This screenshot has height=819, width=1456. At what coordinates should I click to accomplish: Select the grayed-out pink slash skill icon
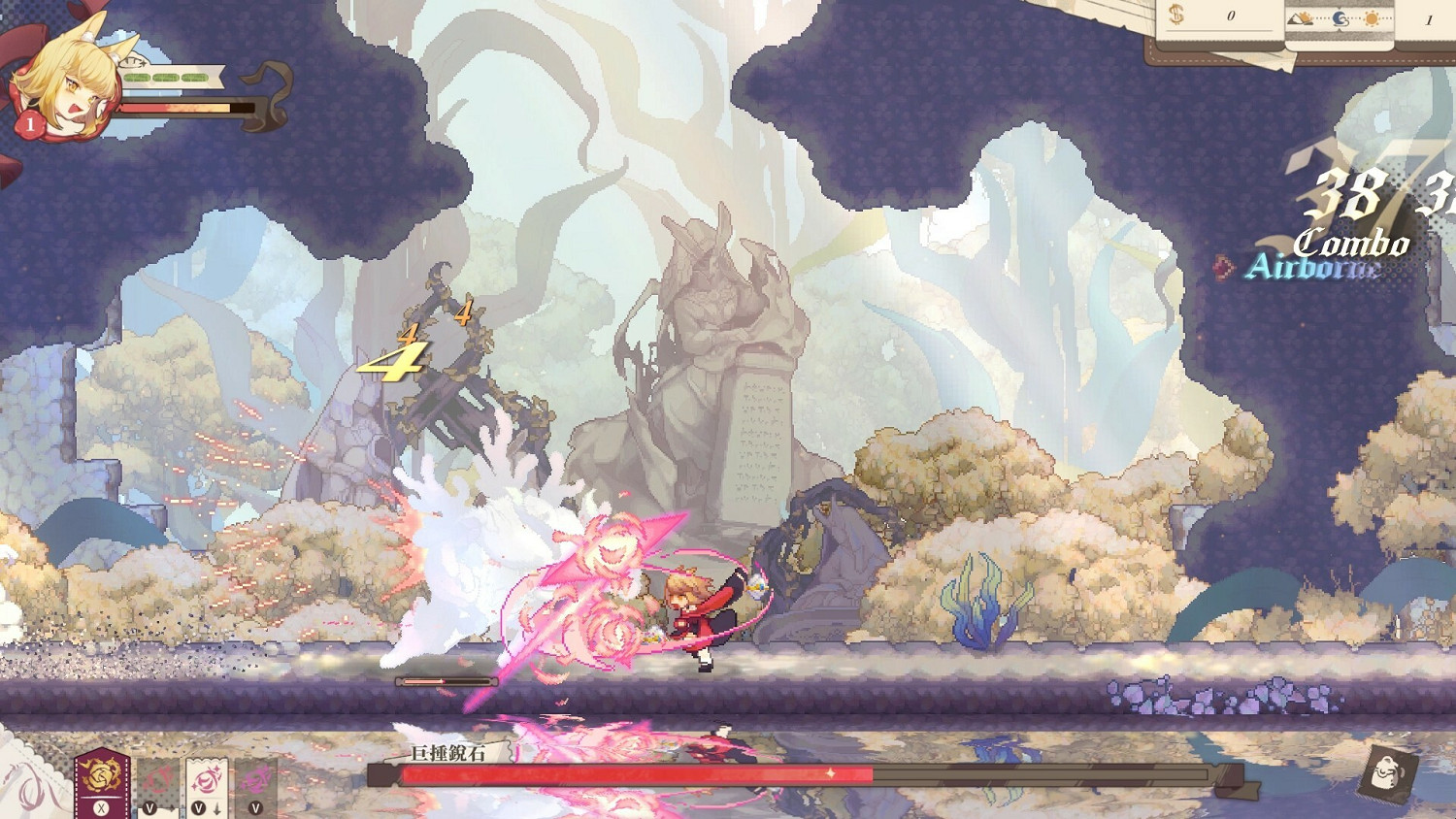point(155,779)
